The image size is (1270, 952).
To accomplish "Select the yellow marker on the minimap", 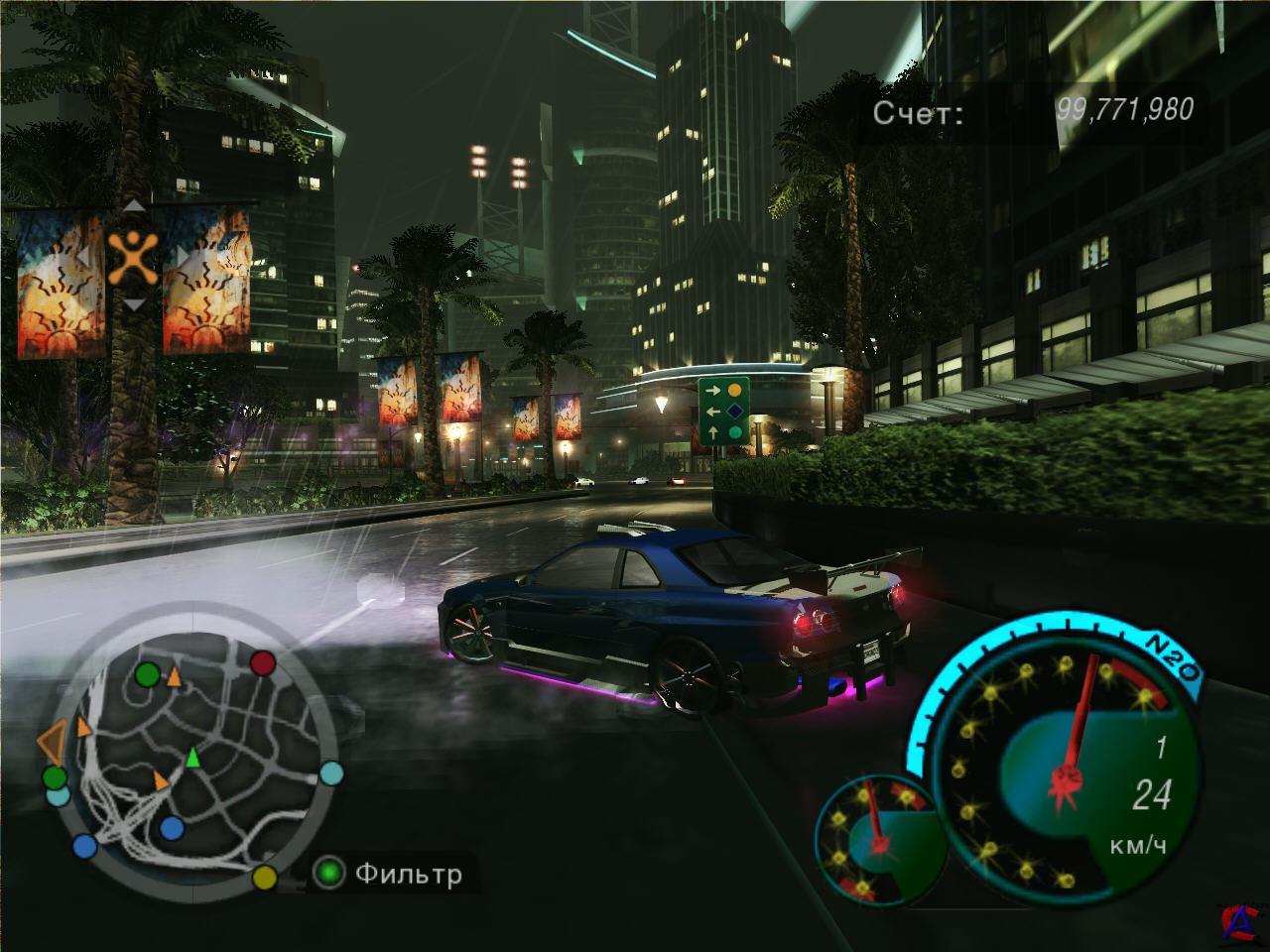I will point(264,877).
